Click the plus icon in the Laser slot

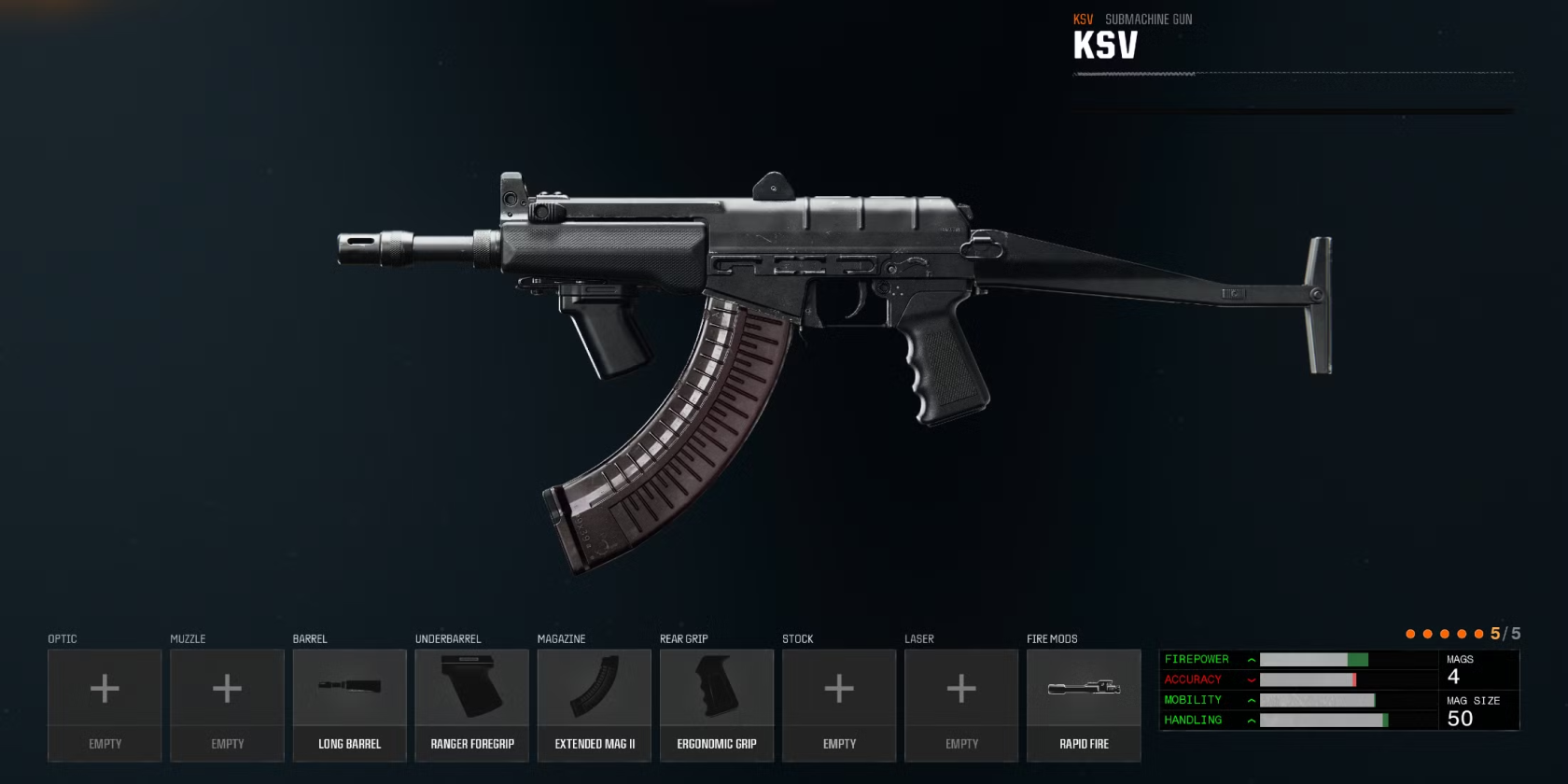(x=960, y=689)
